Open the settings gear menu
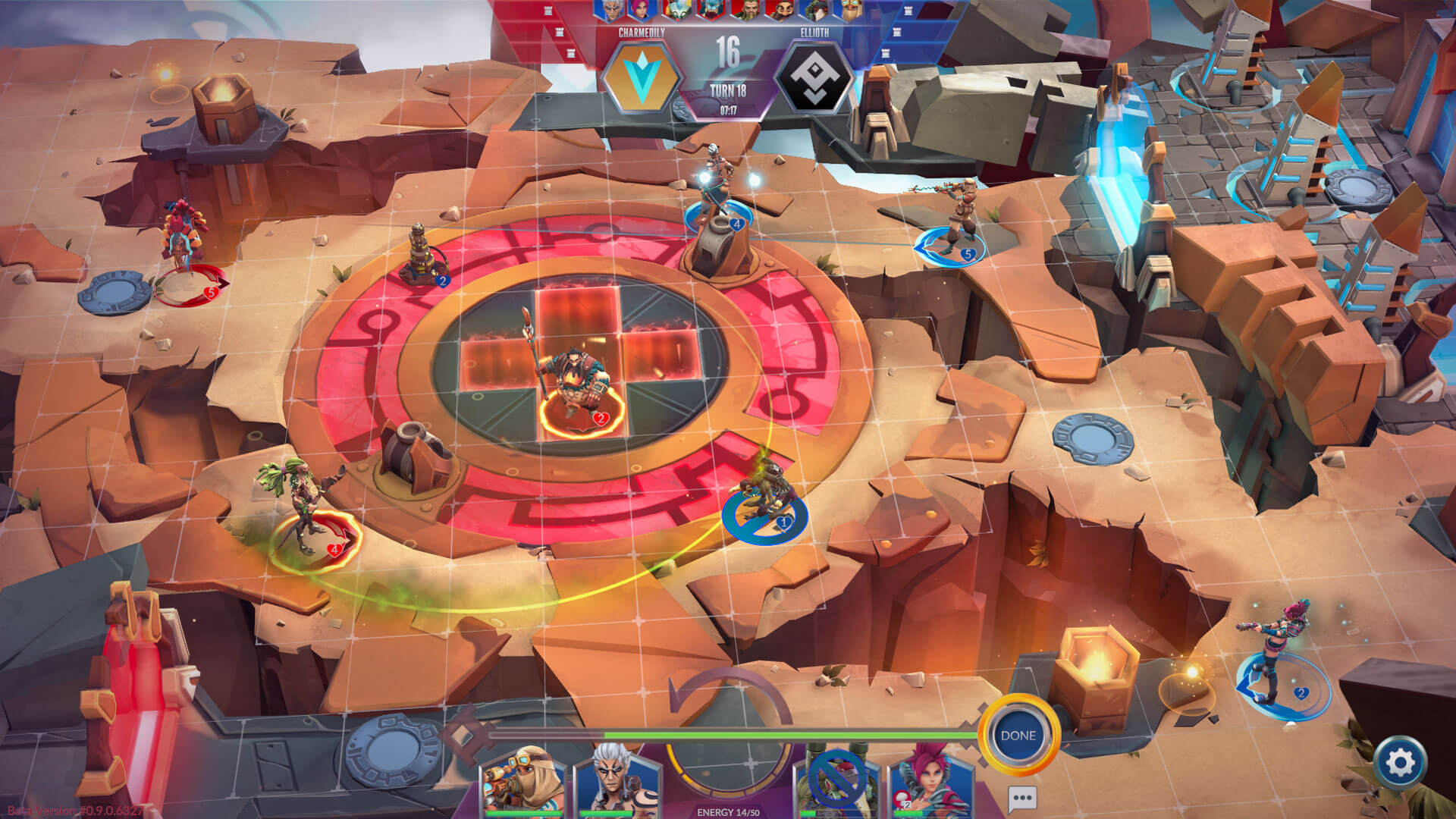 click(x=1400, y=762)
